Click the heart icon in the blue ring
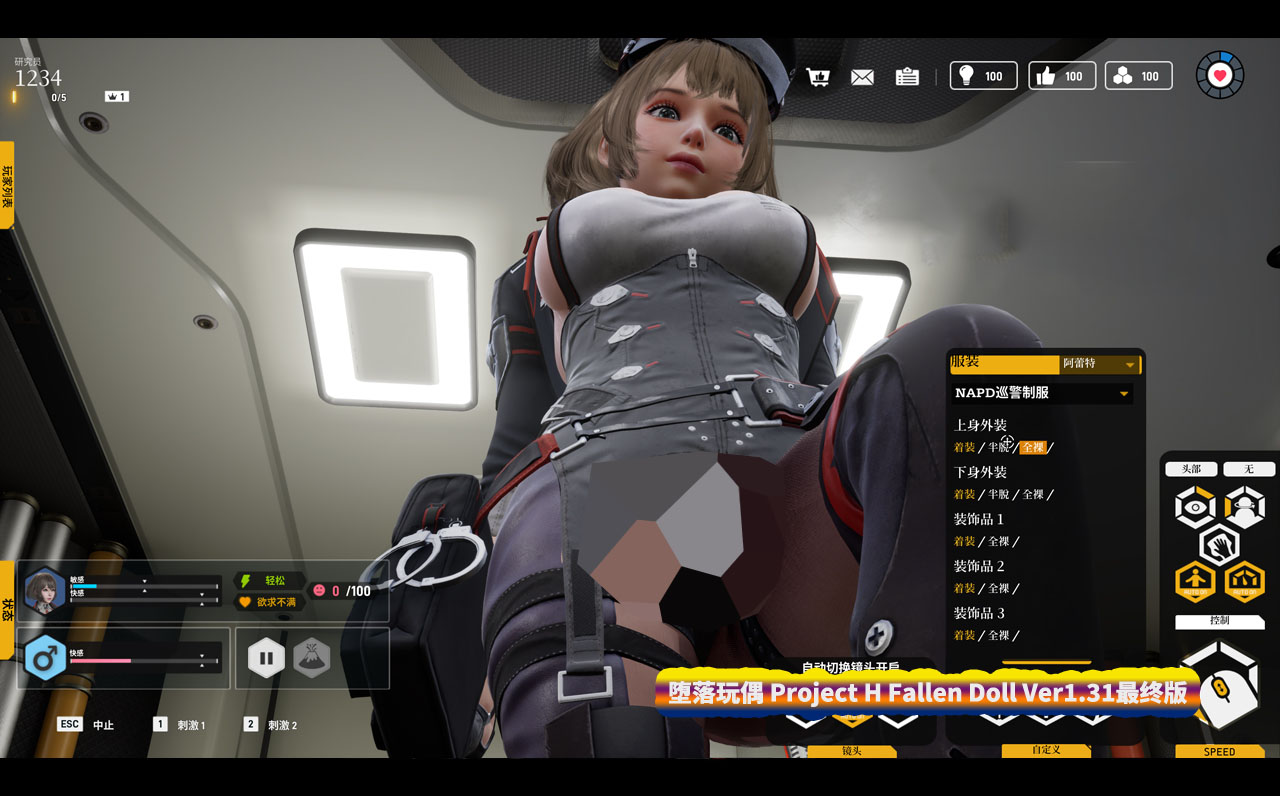The height and width of the screenshot is (796, 1280). [1220, 75]
